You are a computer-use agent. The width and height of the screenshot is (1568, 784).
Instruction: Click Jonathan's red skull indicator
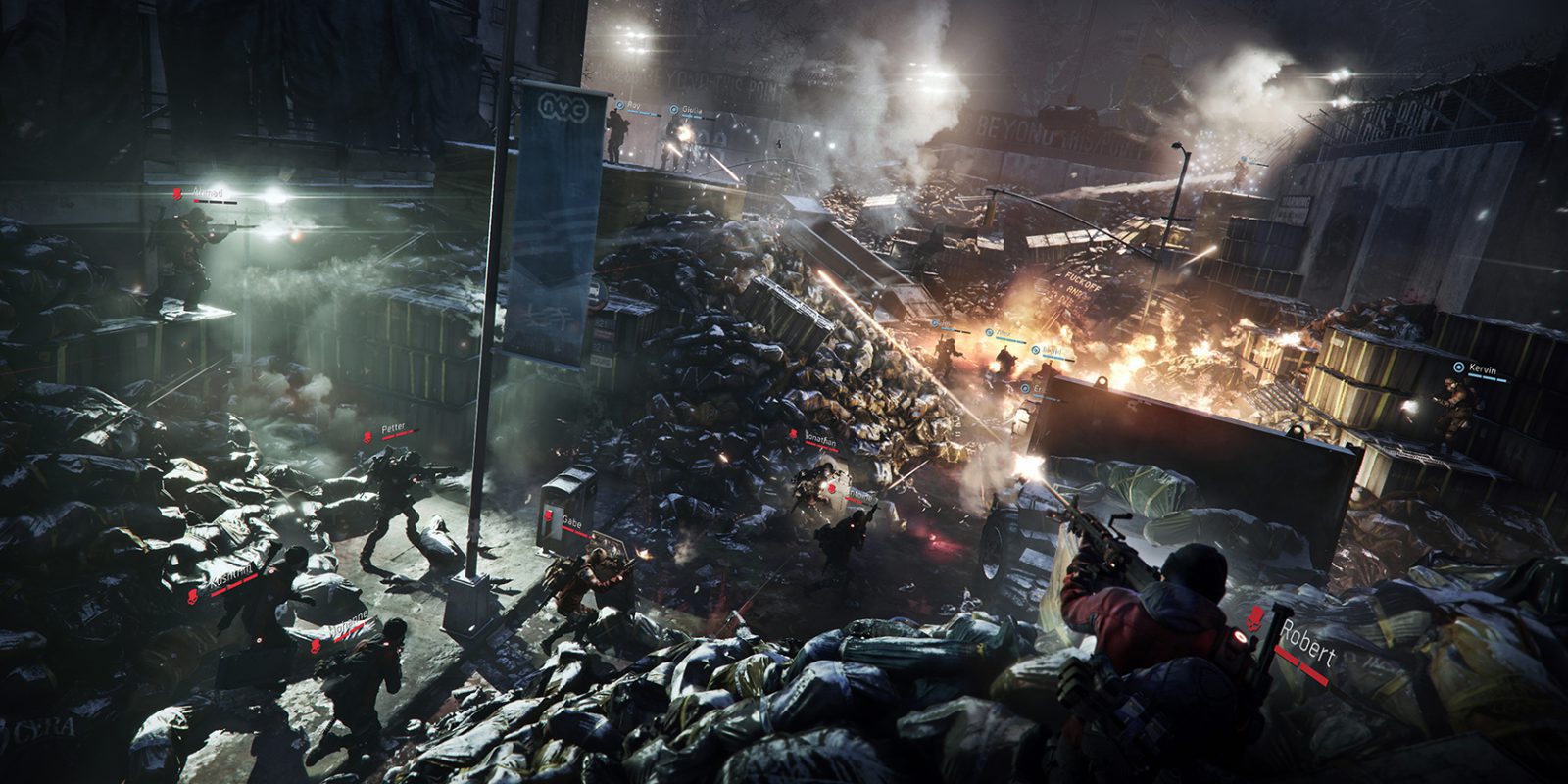[793, 434]
